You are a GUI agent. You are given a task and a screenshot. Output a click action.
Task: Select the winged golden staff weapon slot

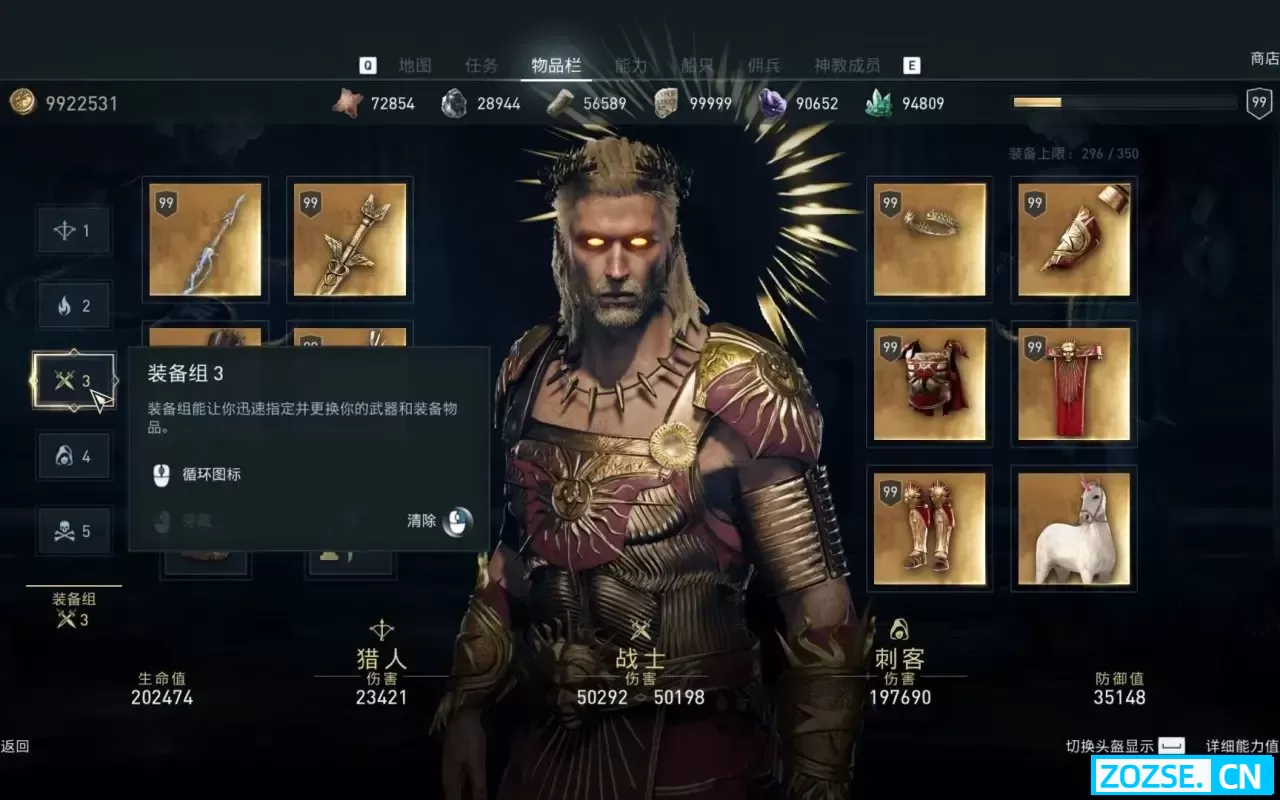[350, 240]
